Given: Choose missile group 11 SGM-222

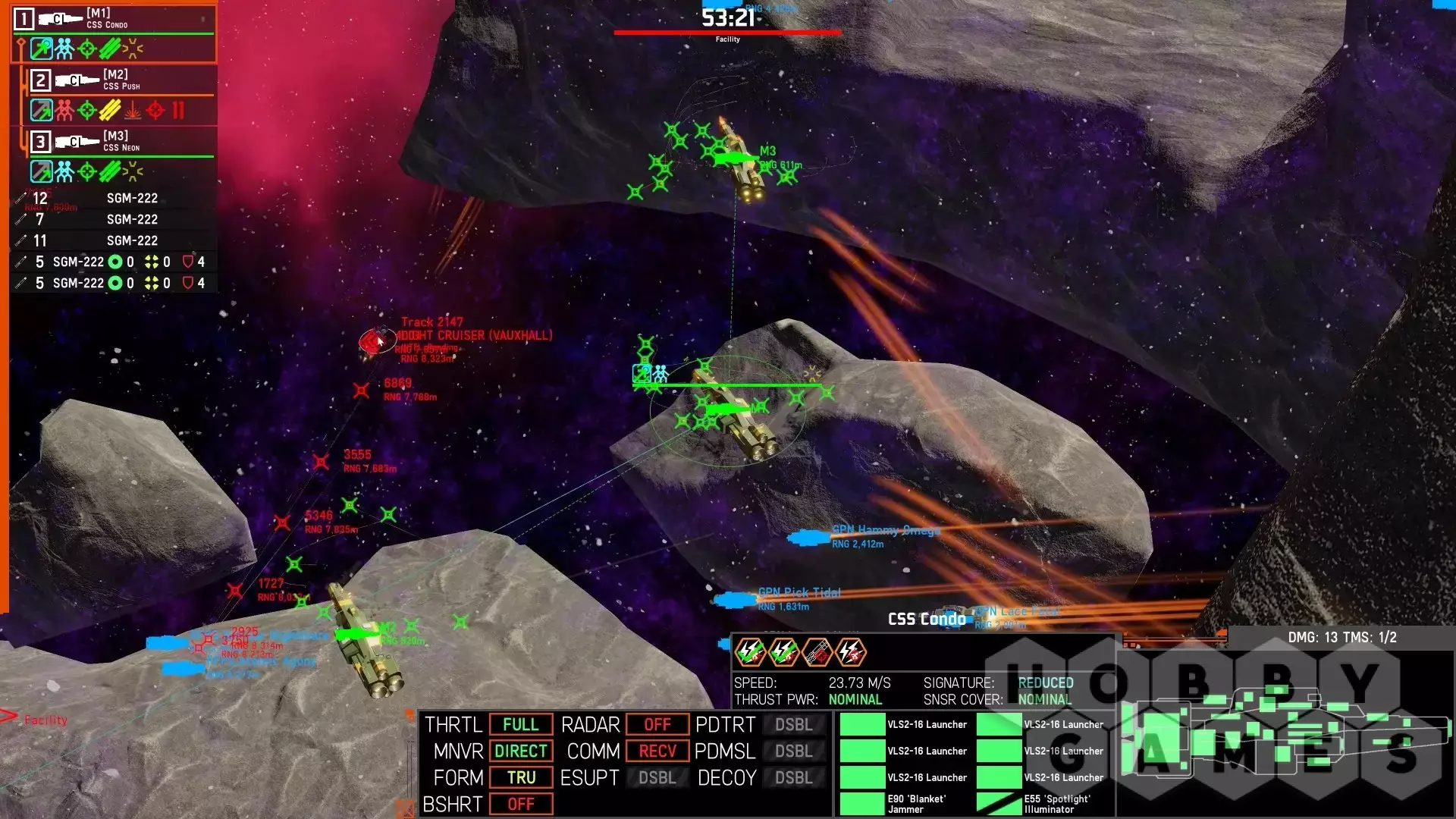Looking at the screenshot, I should pos(114,241).
